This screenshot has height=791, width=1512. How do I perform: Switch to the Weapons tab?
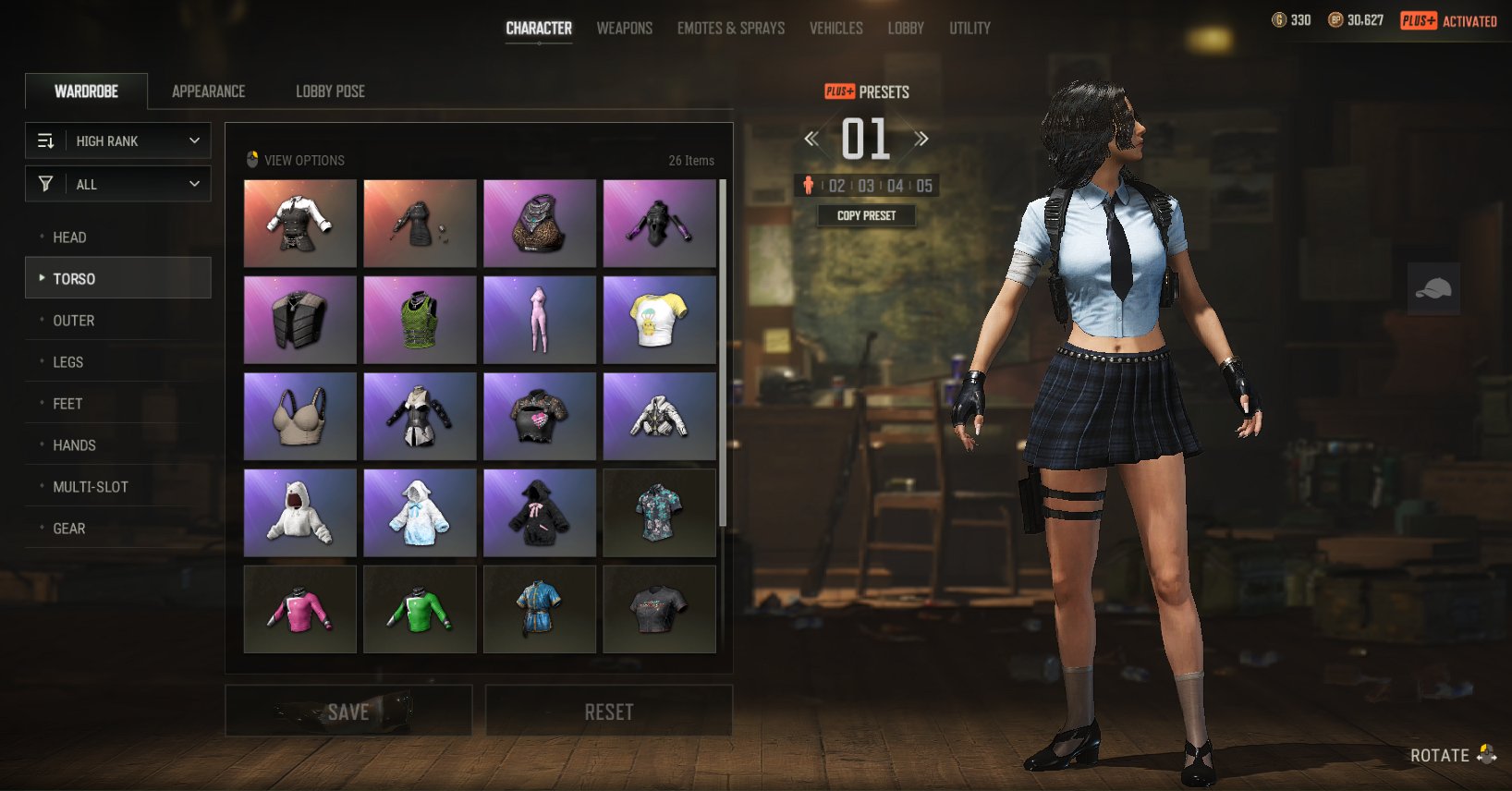coord(624,29)
